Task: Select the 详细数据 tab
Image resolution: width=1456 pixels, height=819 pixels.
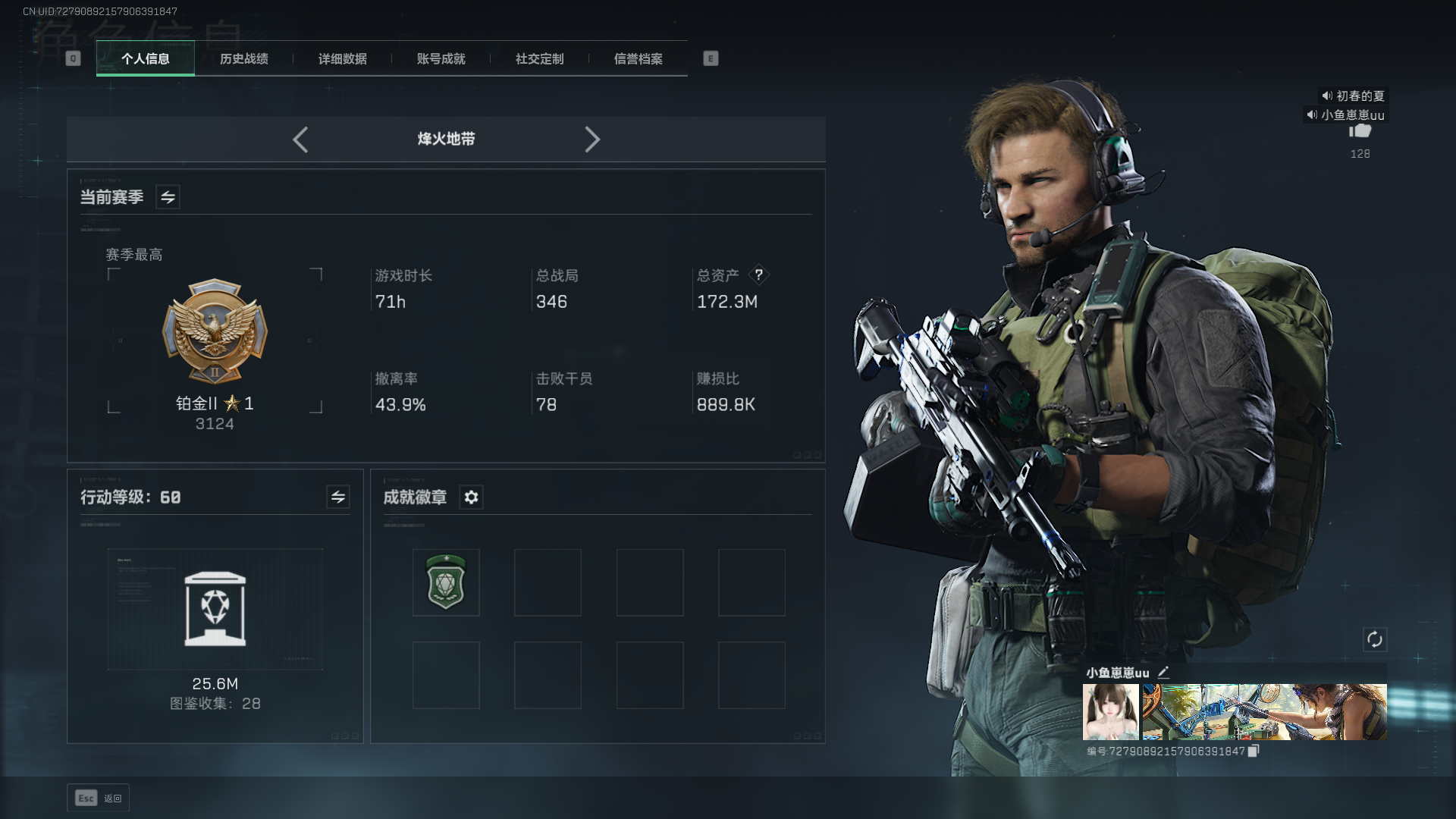Action: point(343,59)
